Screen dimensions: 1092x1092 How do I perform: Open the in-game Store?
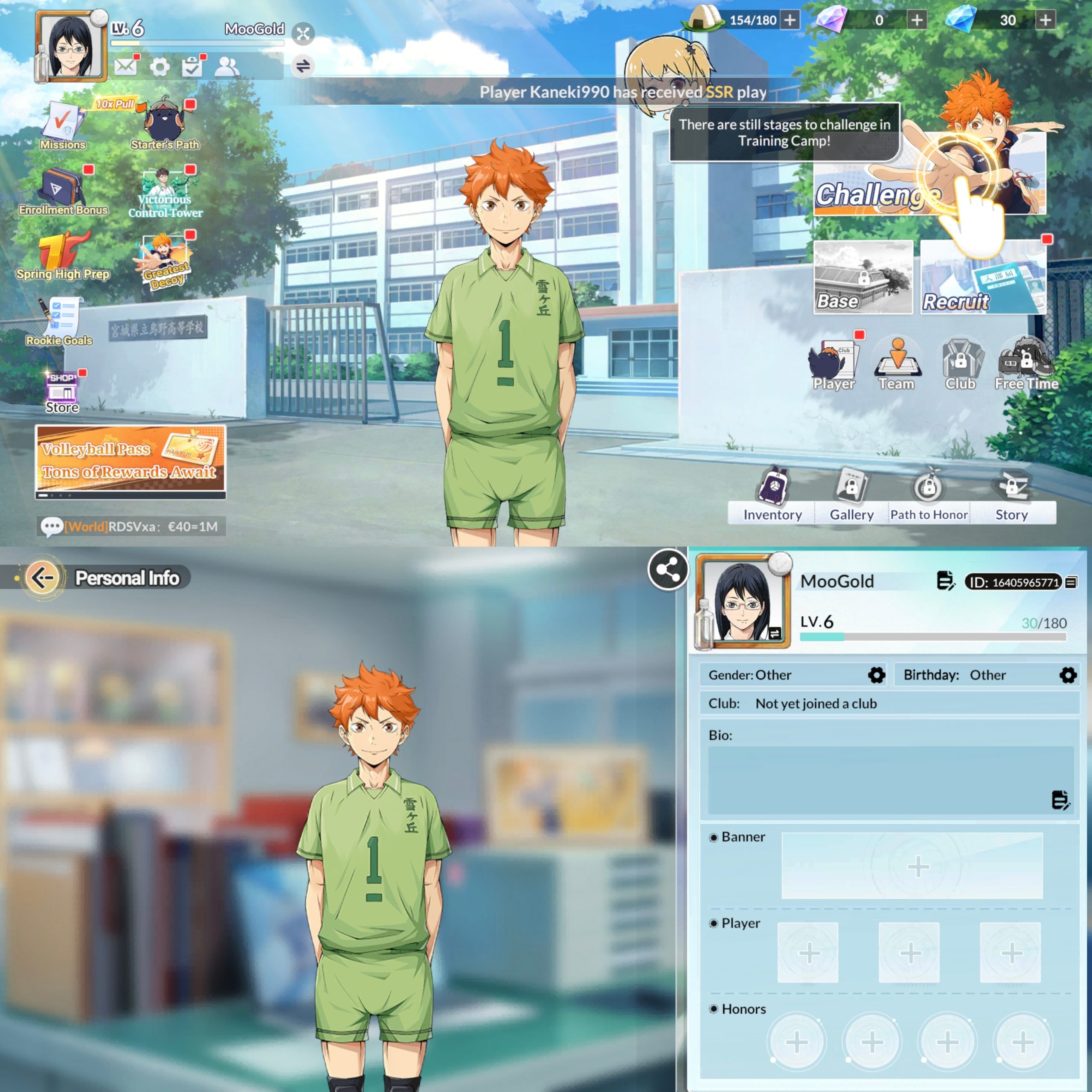61,387
